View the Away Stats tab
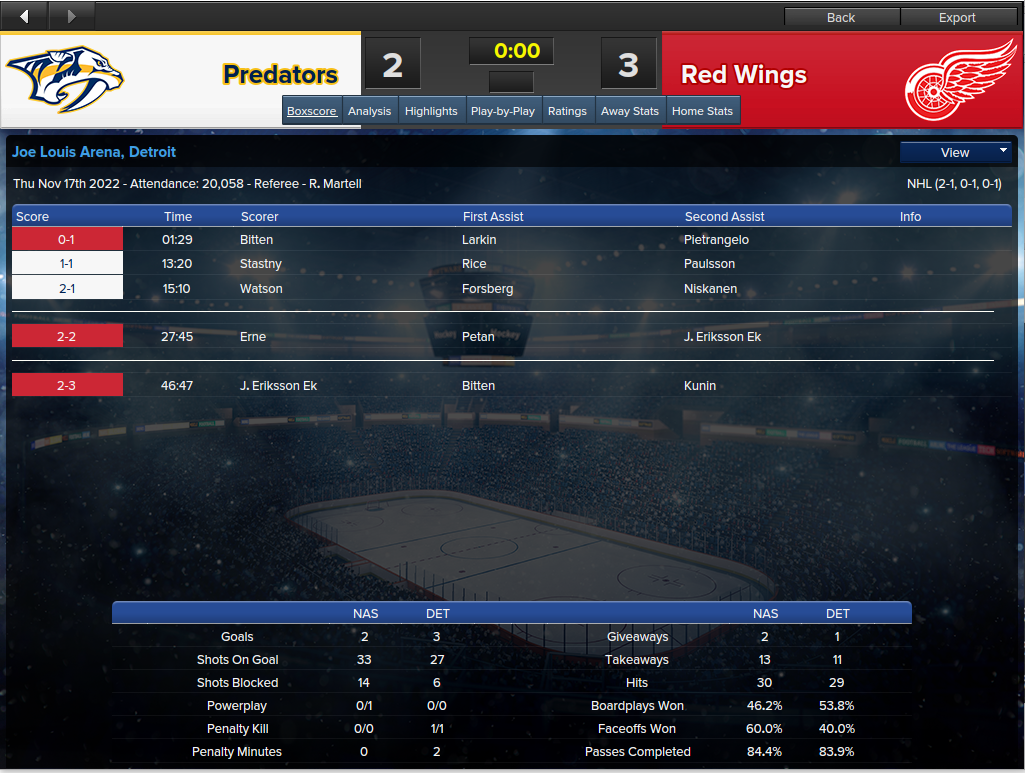This screenshot has width=1025, height=773. pyautogui.click(x=630, y=111)
